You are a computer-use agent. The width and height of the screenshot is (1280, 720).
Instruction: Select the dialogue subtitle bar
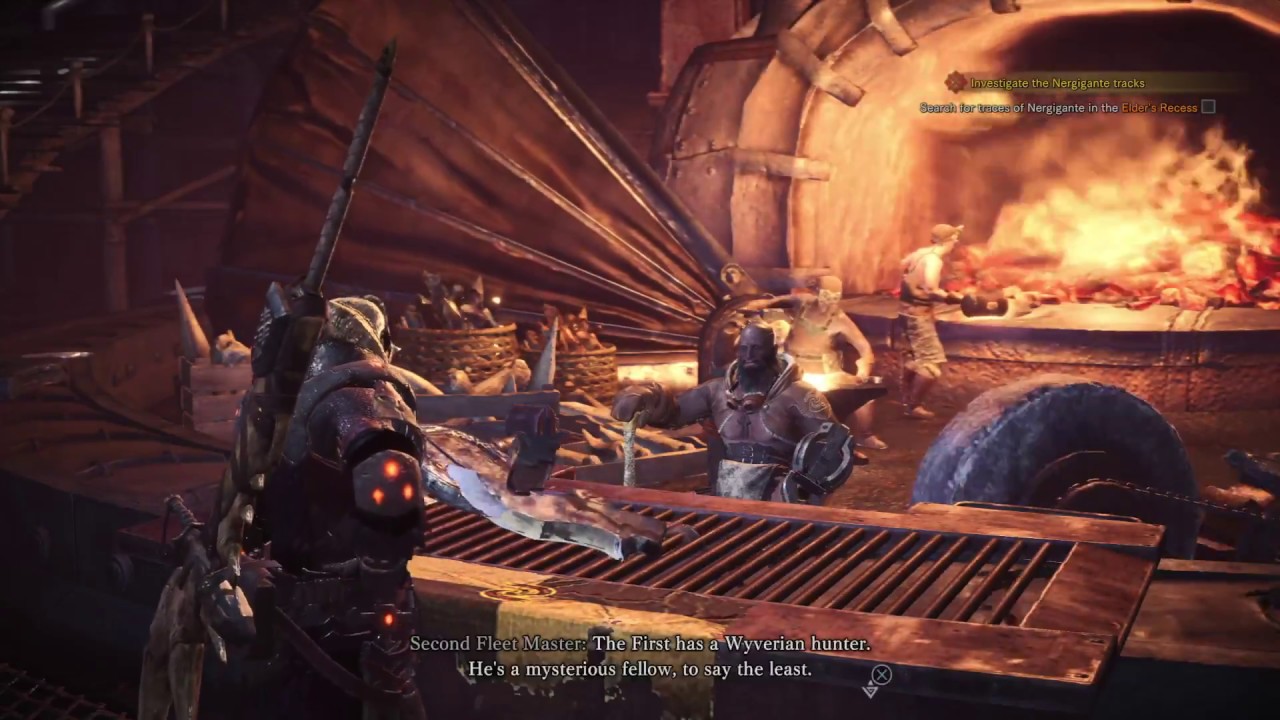pos(640,658)
